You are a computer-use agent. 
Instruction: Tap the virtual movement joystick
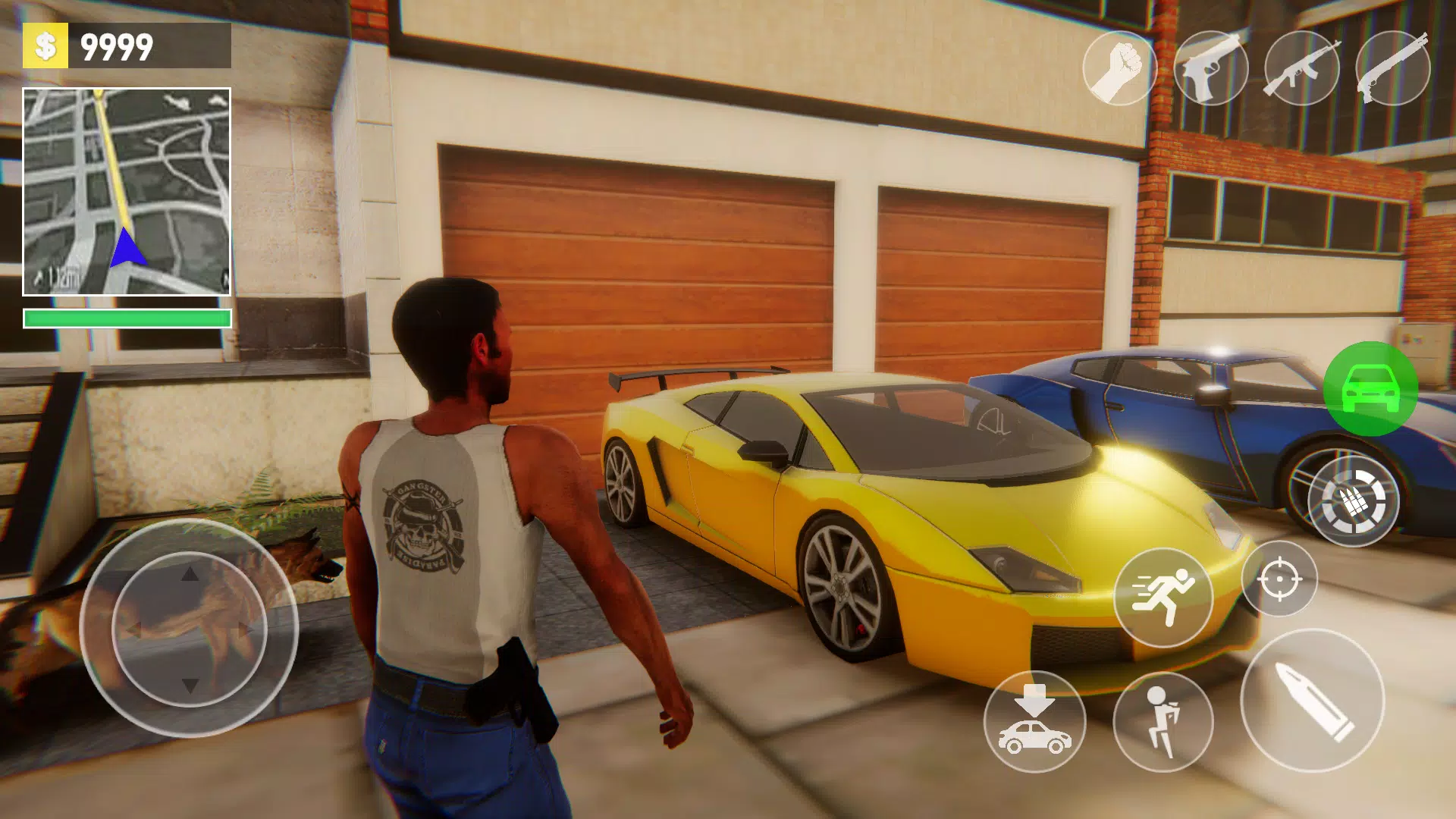(190, 629)
